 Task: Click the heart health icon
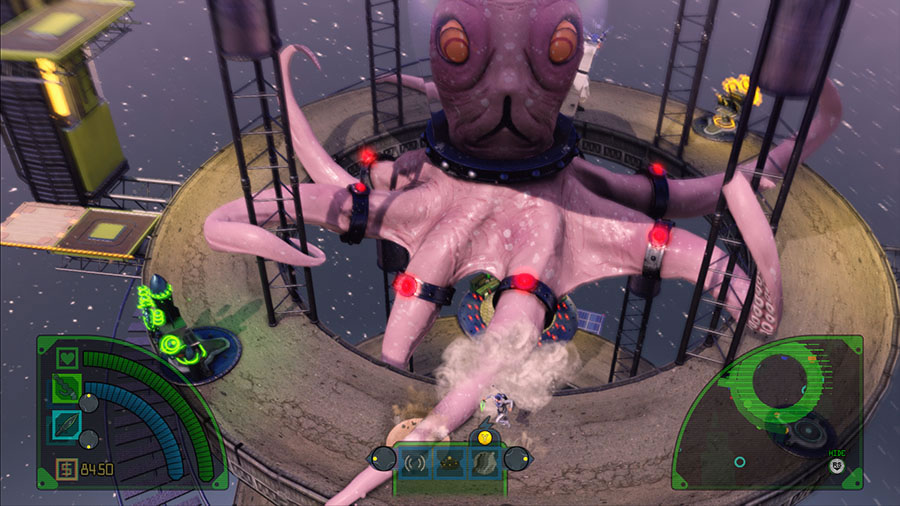click(x=67, y=355)
